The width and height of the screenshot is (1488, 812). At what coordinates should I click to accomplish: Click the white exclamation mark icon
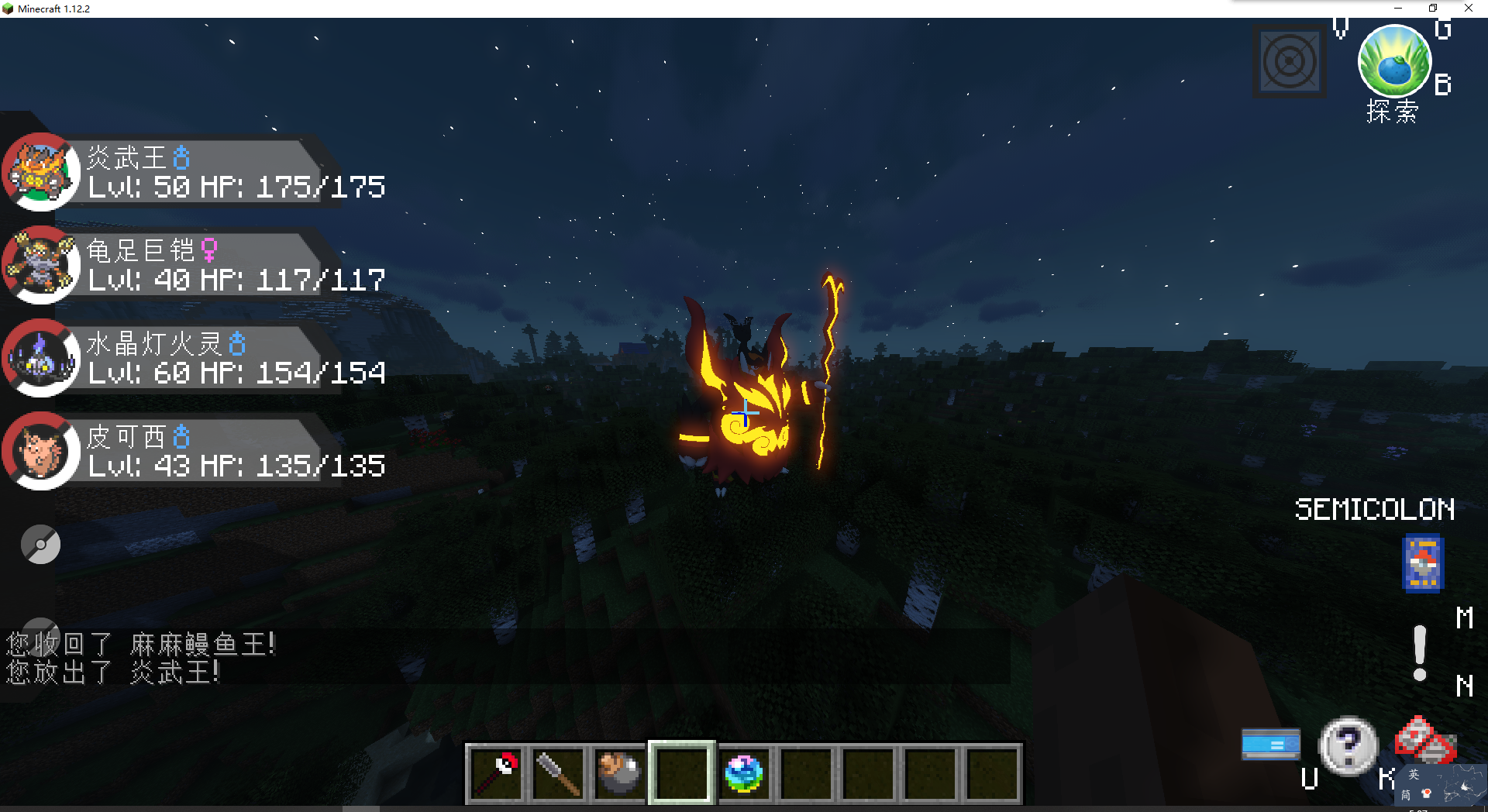point(1420,652)
